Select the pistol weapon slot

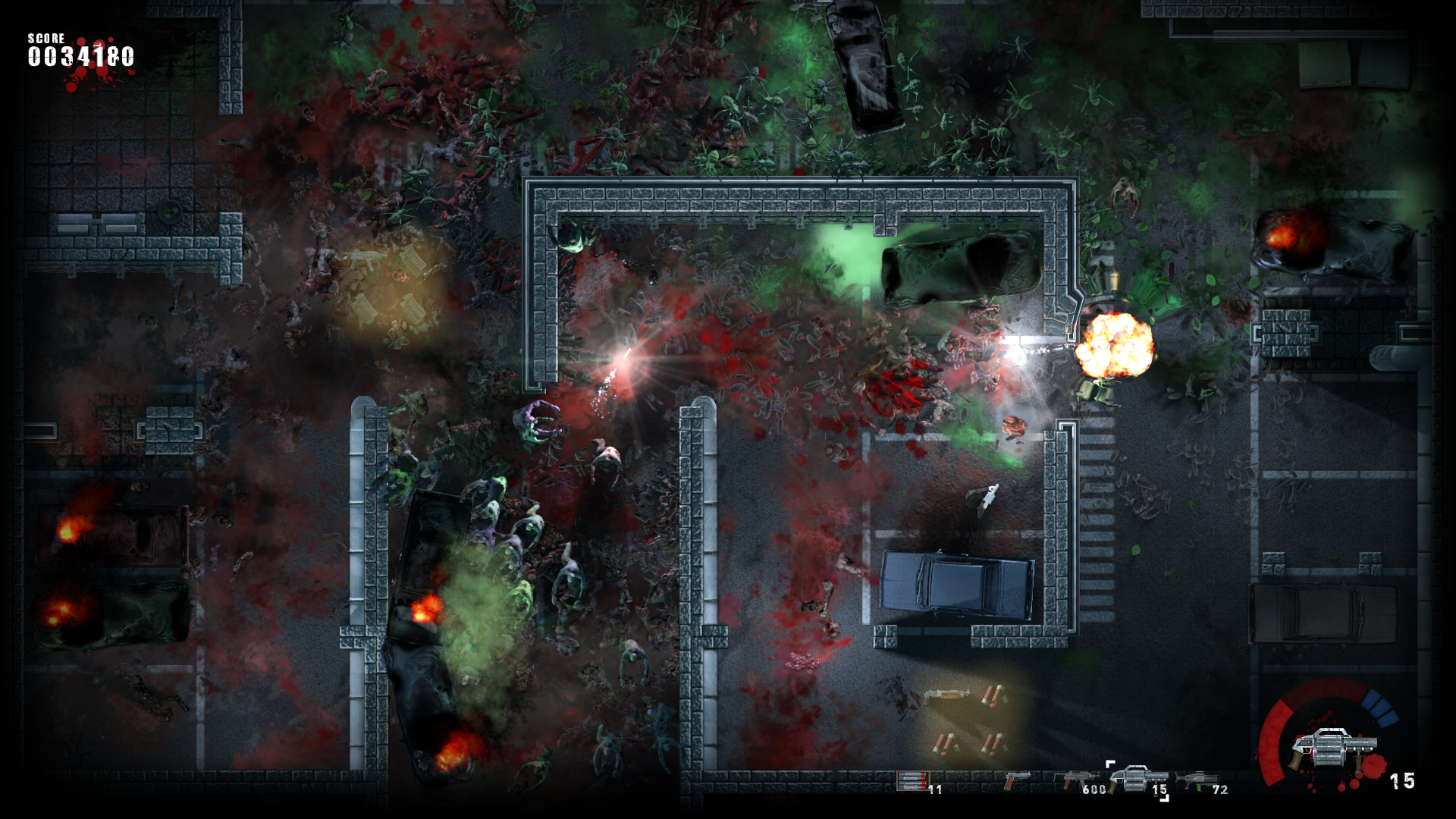tap(1016, 780)
